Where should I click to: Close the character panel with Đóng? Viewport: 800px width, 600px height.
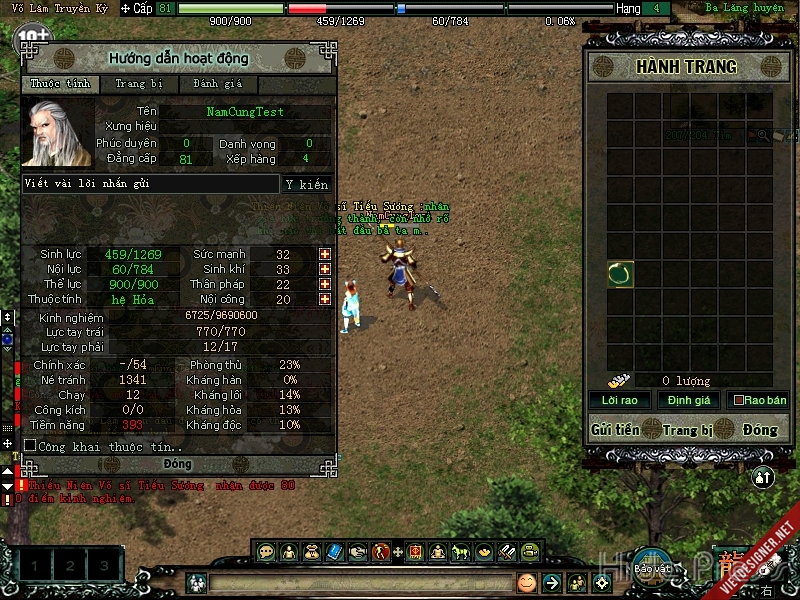[178, 465]
